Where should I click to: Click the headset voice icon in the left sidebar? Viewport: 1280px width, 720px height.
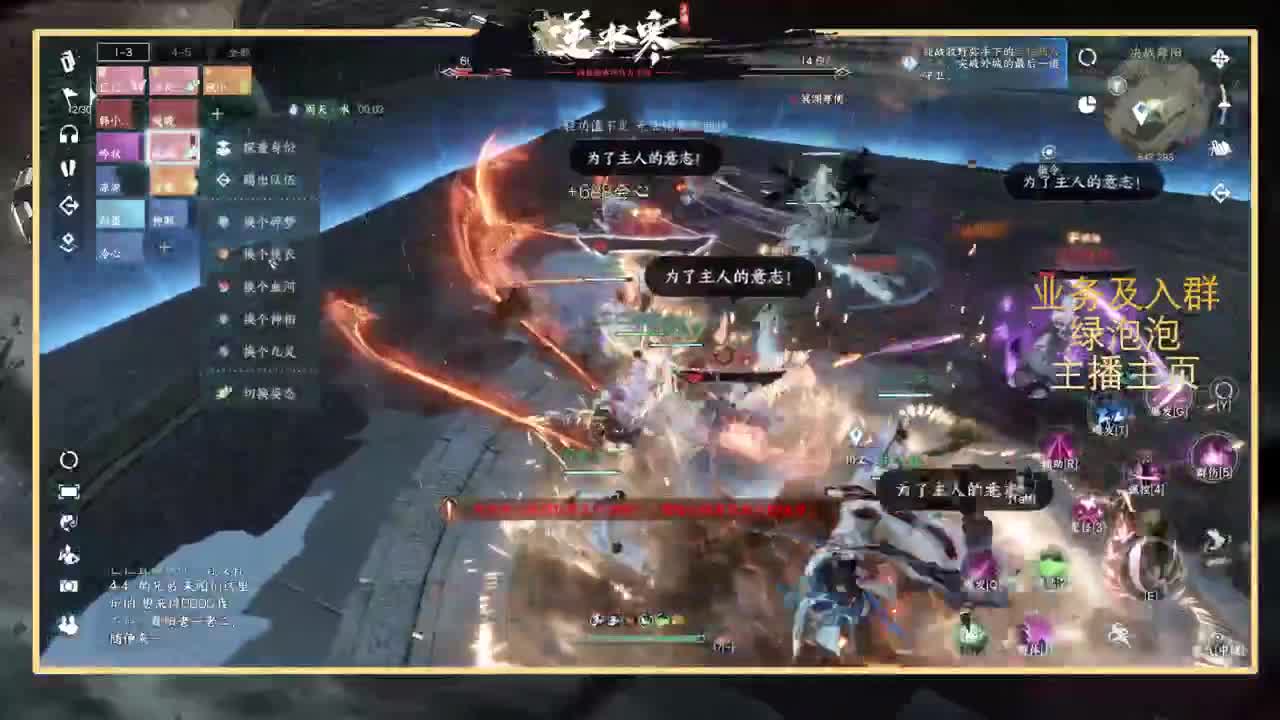tap(67, 135)
